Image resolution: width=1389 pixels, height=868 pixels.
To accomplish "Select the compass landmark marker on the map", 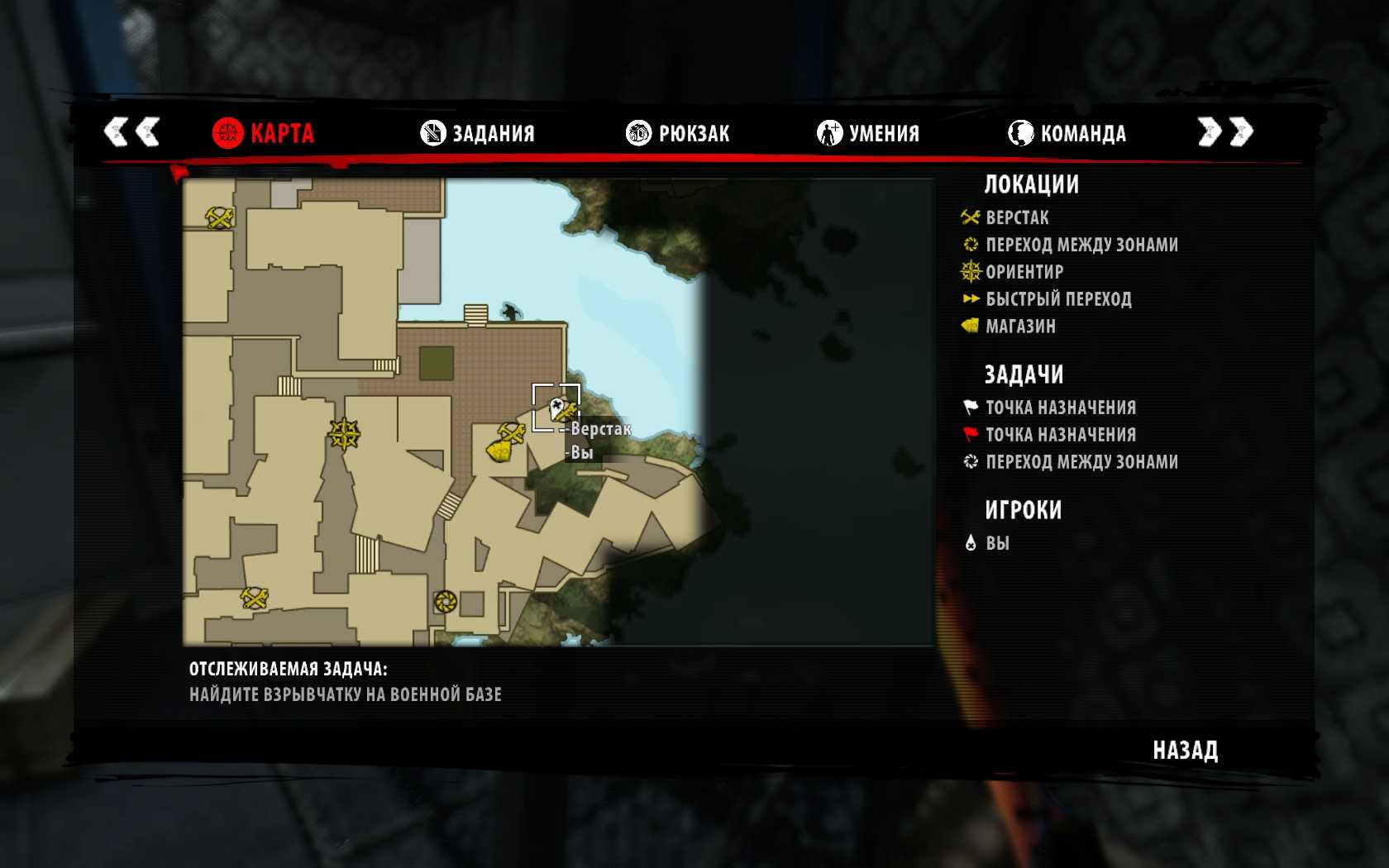I will click(x=344, y=432).
